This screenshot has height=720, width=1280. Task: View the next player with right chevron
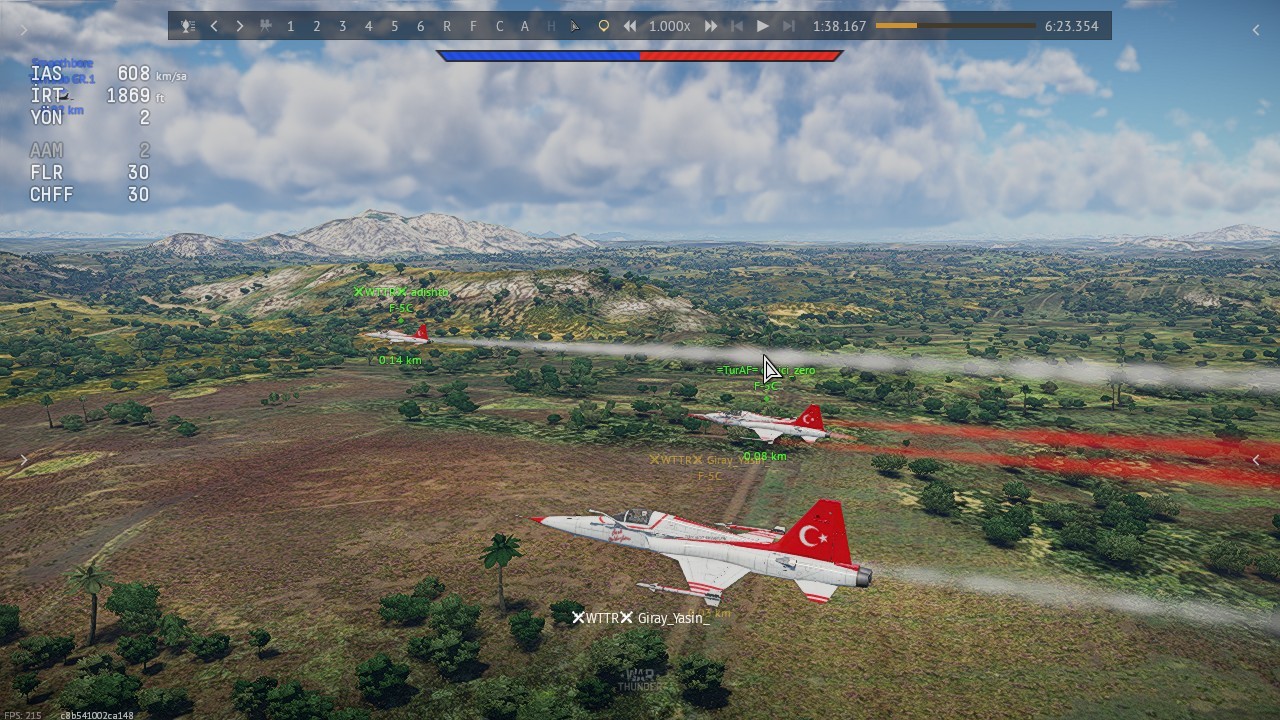(x=240, y=26)
